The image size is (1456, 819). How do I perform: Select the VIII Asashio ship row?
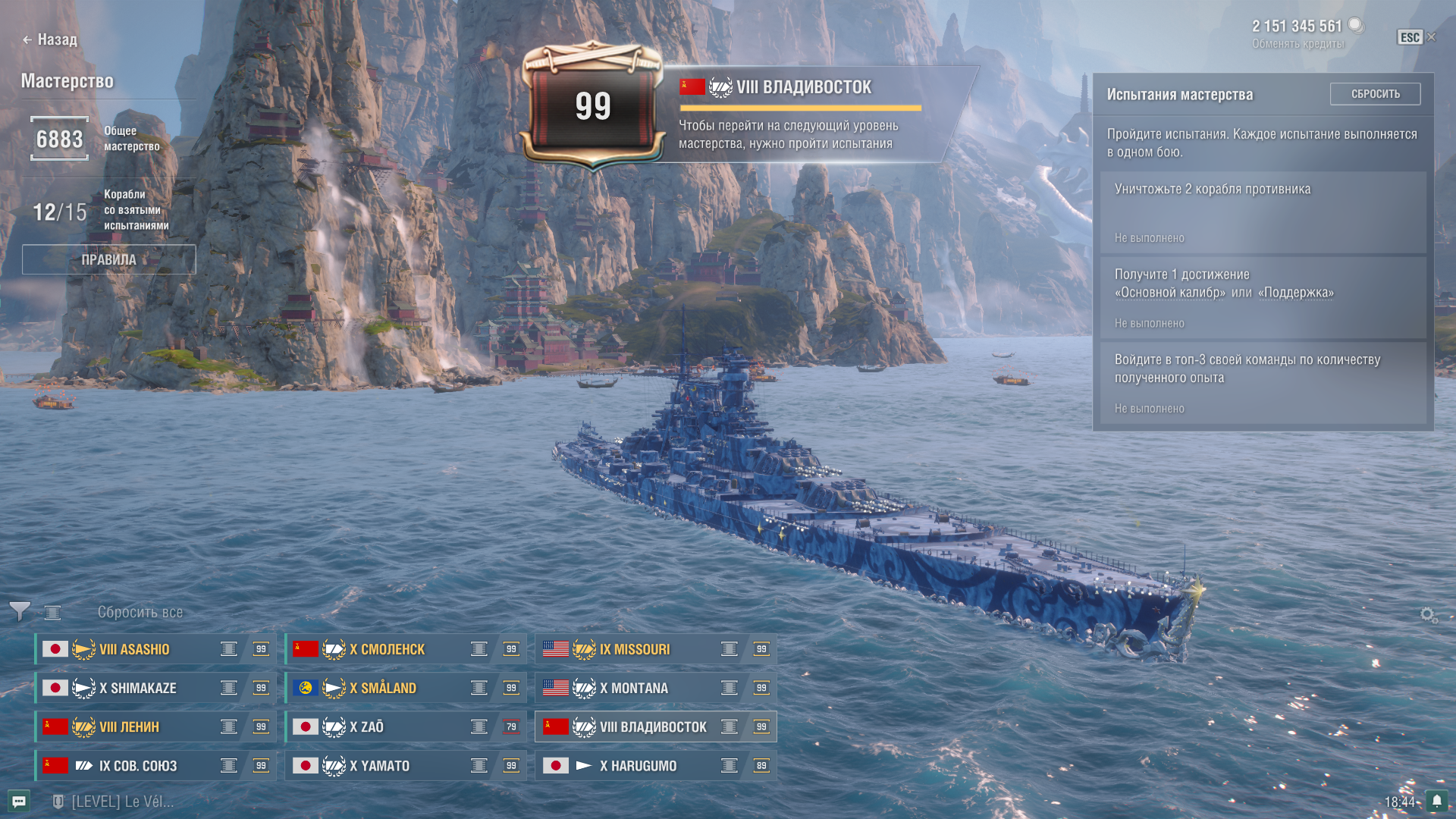[155, 649]
